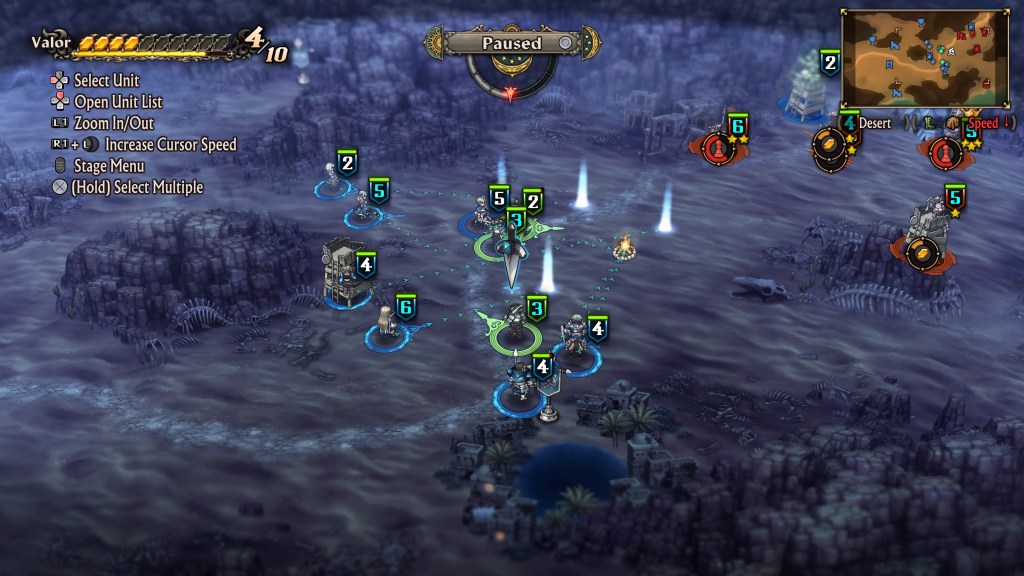1024x576 pixels.
Task: Select the allied unit garrisoned in the left watchtower
Action: click(340, 272)
